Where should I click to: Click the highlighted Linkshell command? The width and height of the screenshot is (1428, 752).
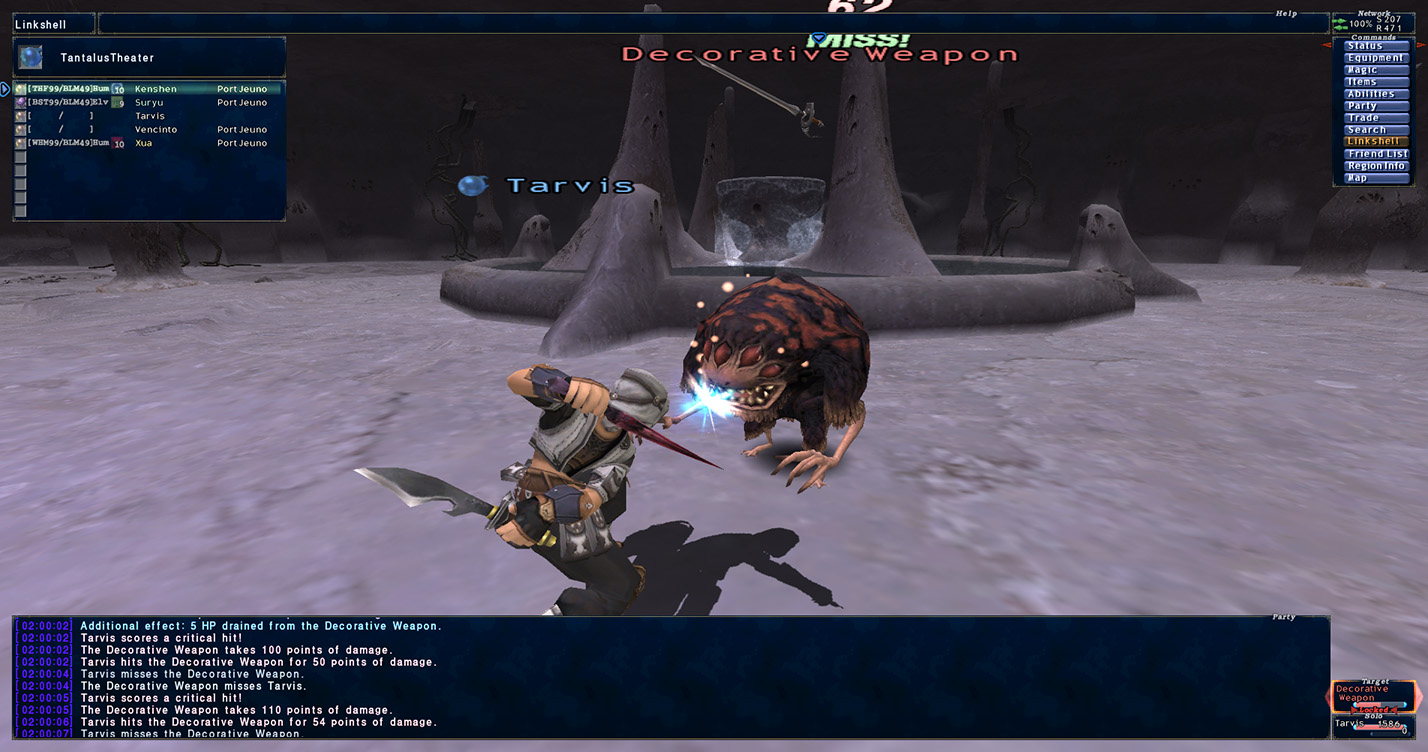point(1375,142)
